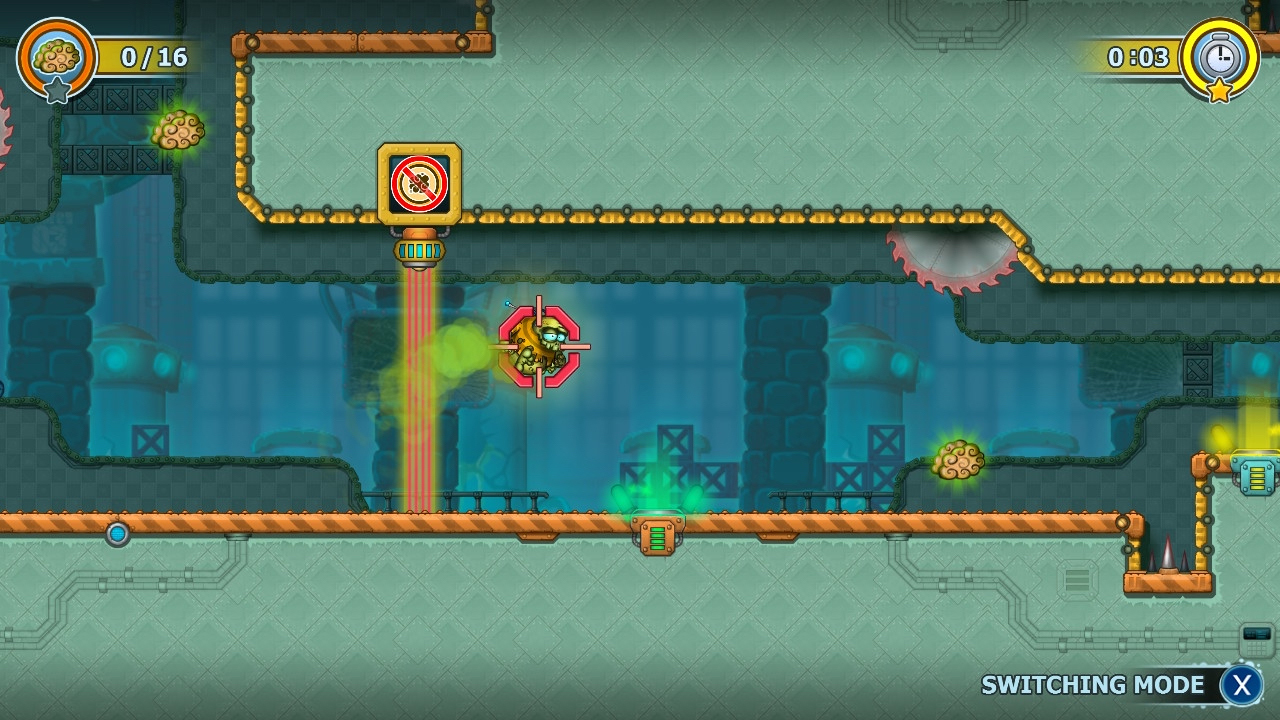
Task: Click the 0:03 timer display
Action: tap(1140, 57)
